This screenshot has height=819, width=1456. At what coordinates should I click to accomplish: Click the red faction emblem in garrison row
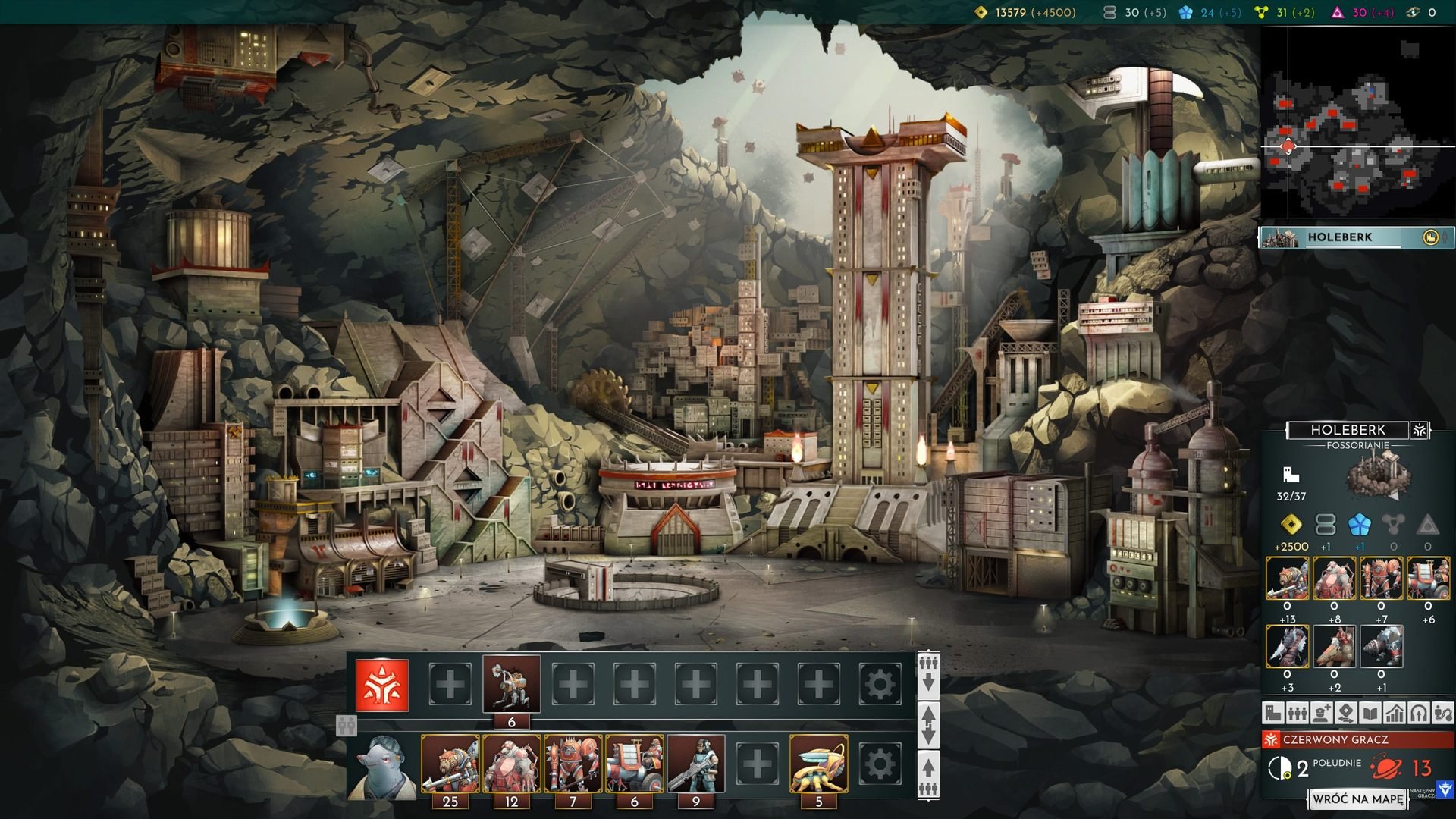click(382, 685)
